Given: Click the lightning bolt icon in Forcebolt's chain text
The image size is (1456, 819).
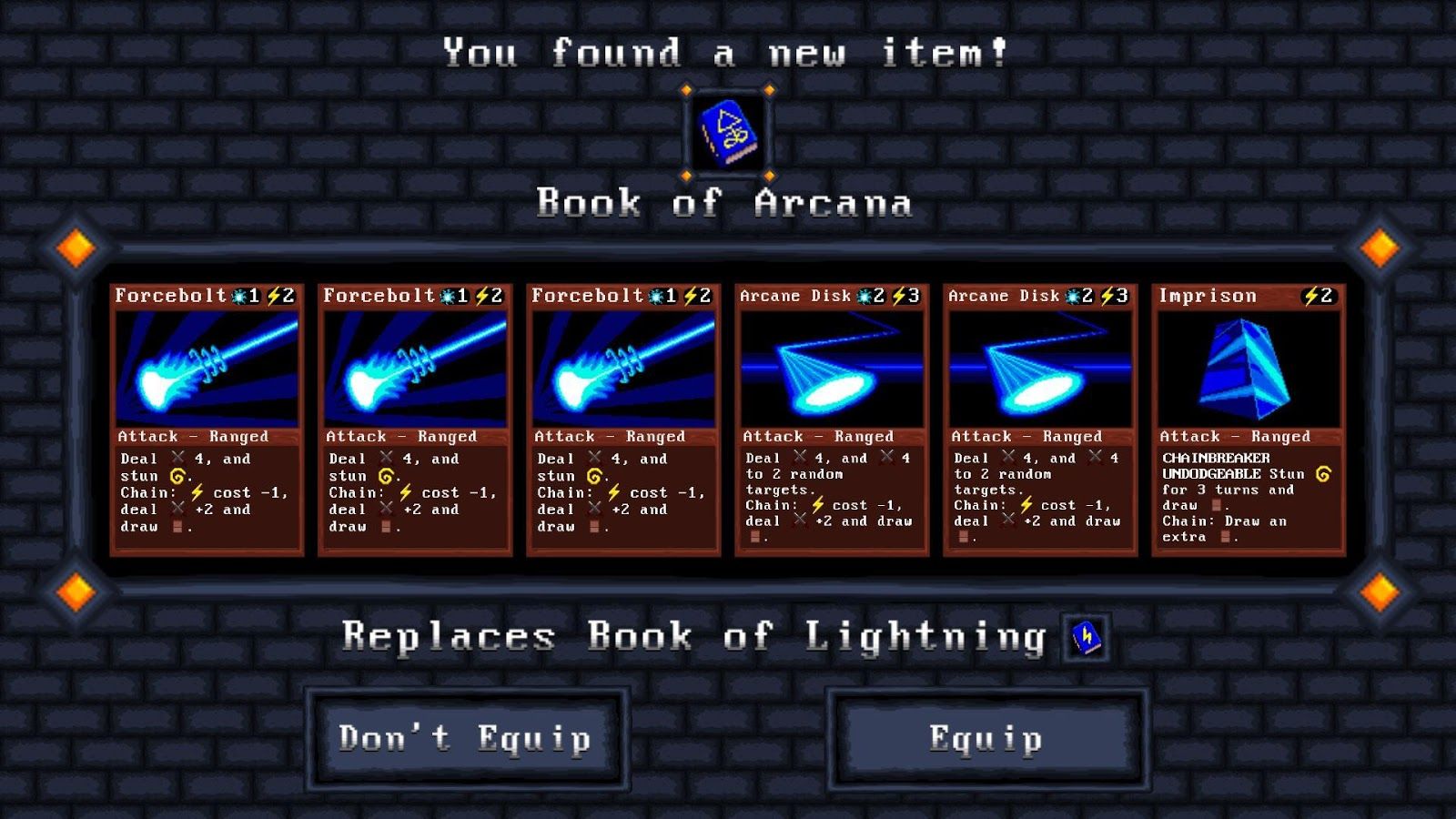Looking at the screenshot, I should [196, 492].
